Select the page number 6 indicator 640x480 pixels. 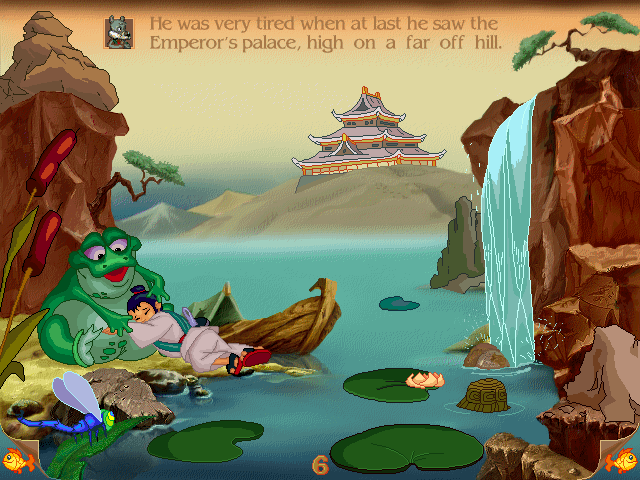(320, 464)
